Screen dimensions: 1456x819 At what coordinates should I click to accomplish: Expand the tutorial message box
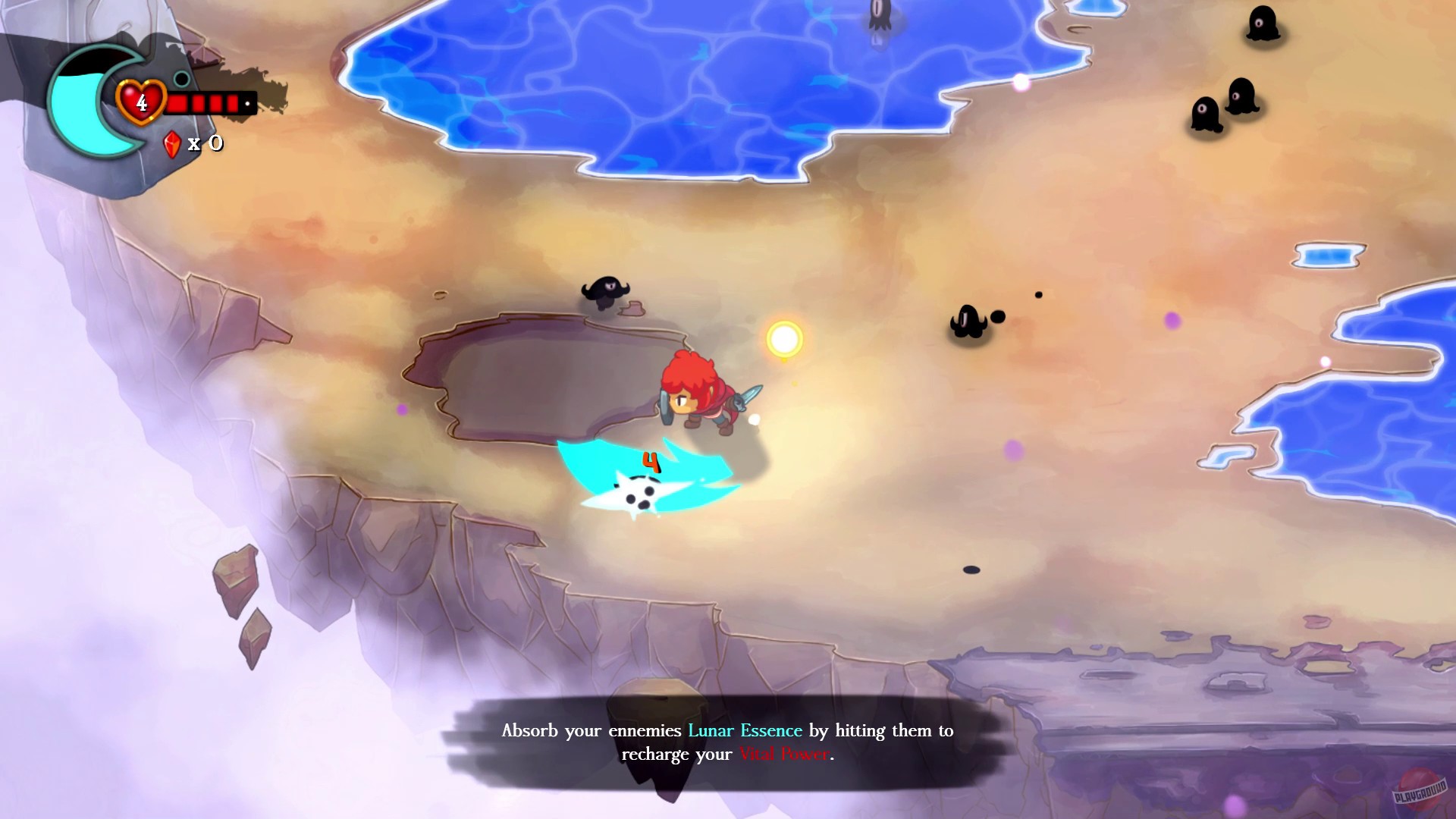[x=728, y=742]
